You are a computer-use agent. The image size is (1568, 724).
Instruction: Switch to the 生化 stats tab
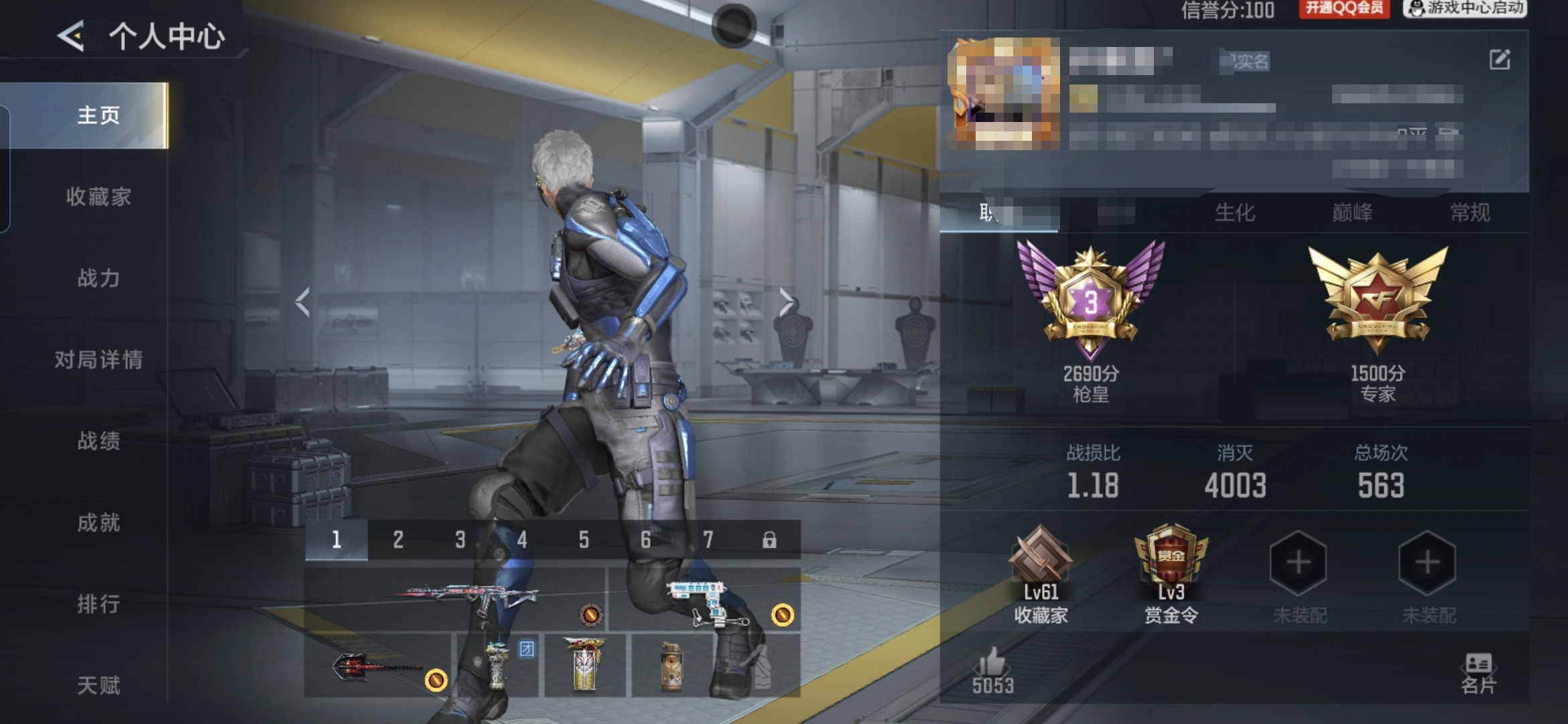coord(1234,213)
